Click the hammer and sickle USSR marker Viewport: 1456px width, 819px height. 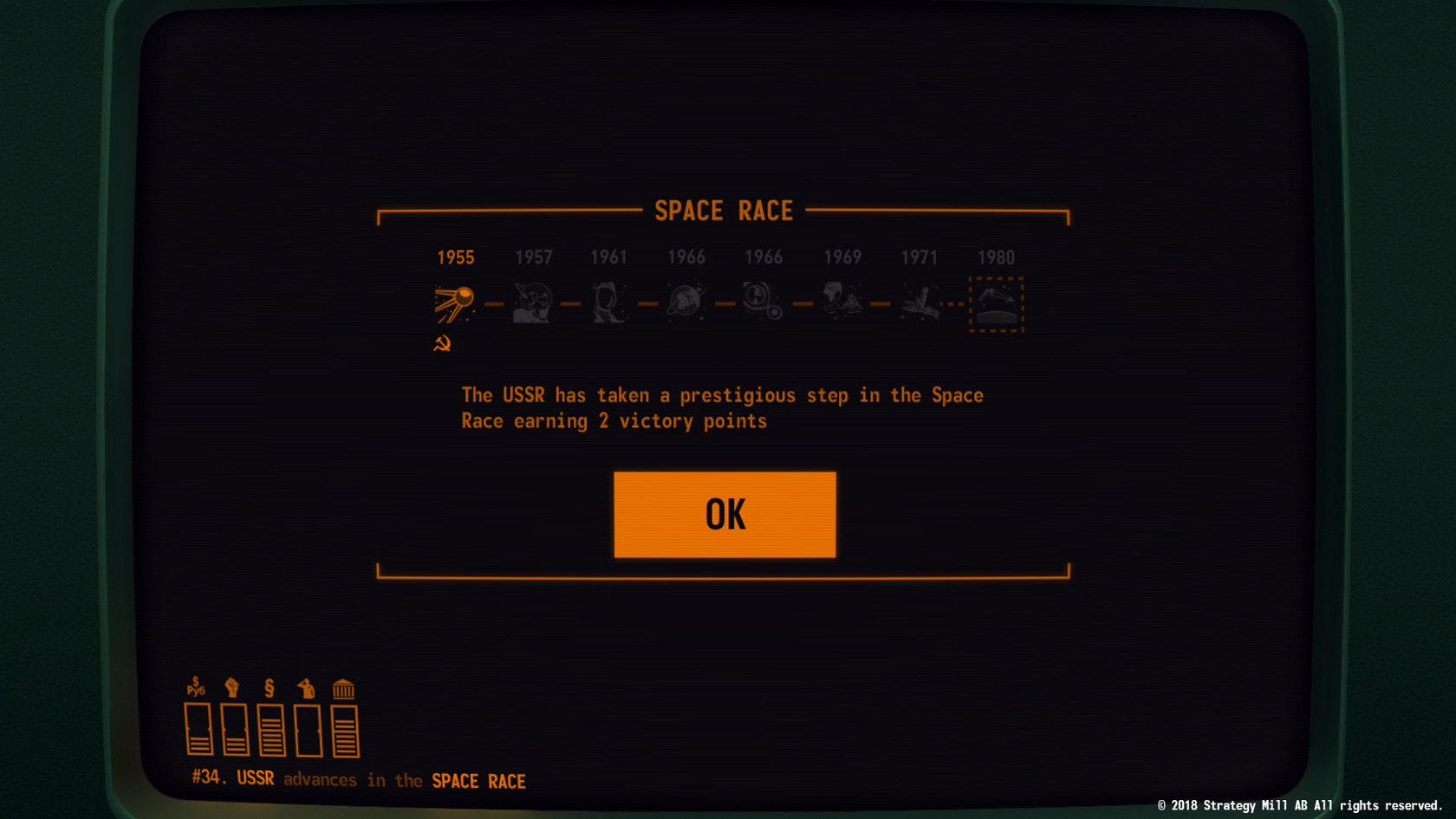[444, 344]
